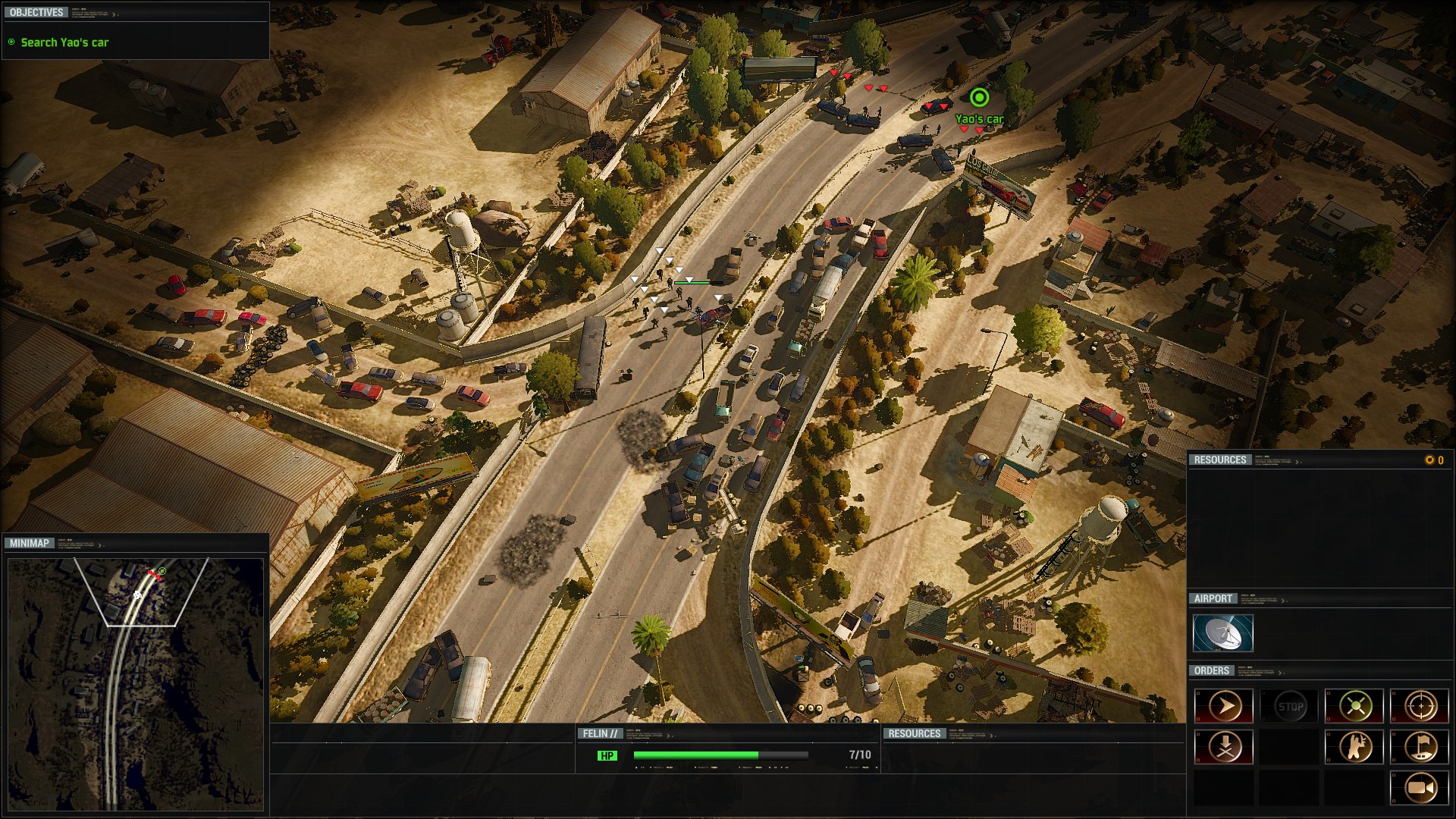Click the Orders panel header
Viewport: 1456px width, 819px height.
tap(1211, 670)
